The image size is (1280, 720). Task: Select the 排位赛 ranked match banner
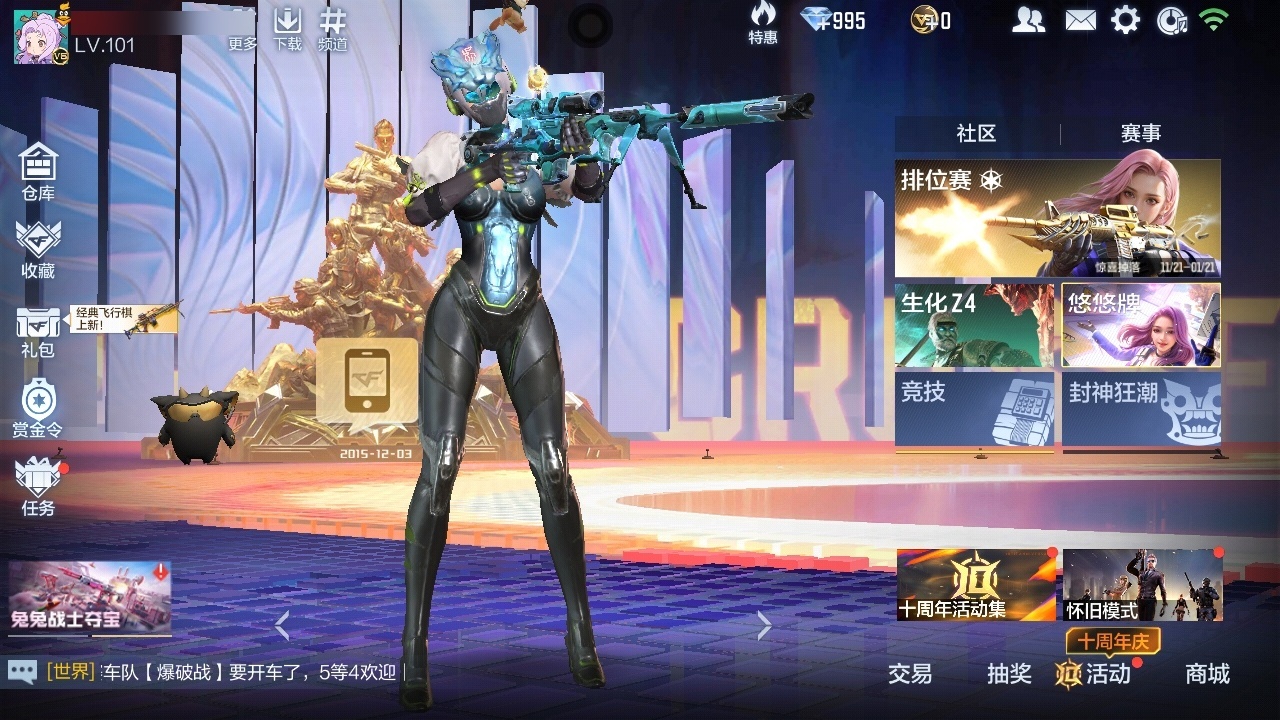coord(1057,218)
